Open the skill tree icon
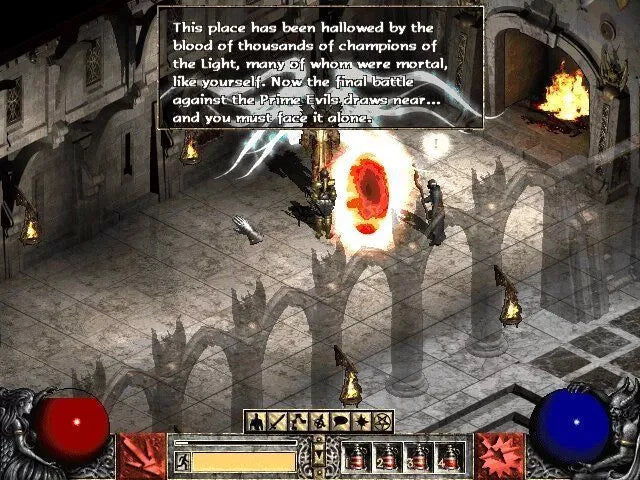Viewport: 640px width, 480px height. coord(298,420)
